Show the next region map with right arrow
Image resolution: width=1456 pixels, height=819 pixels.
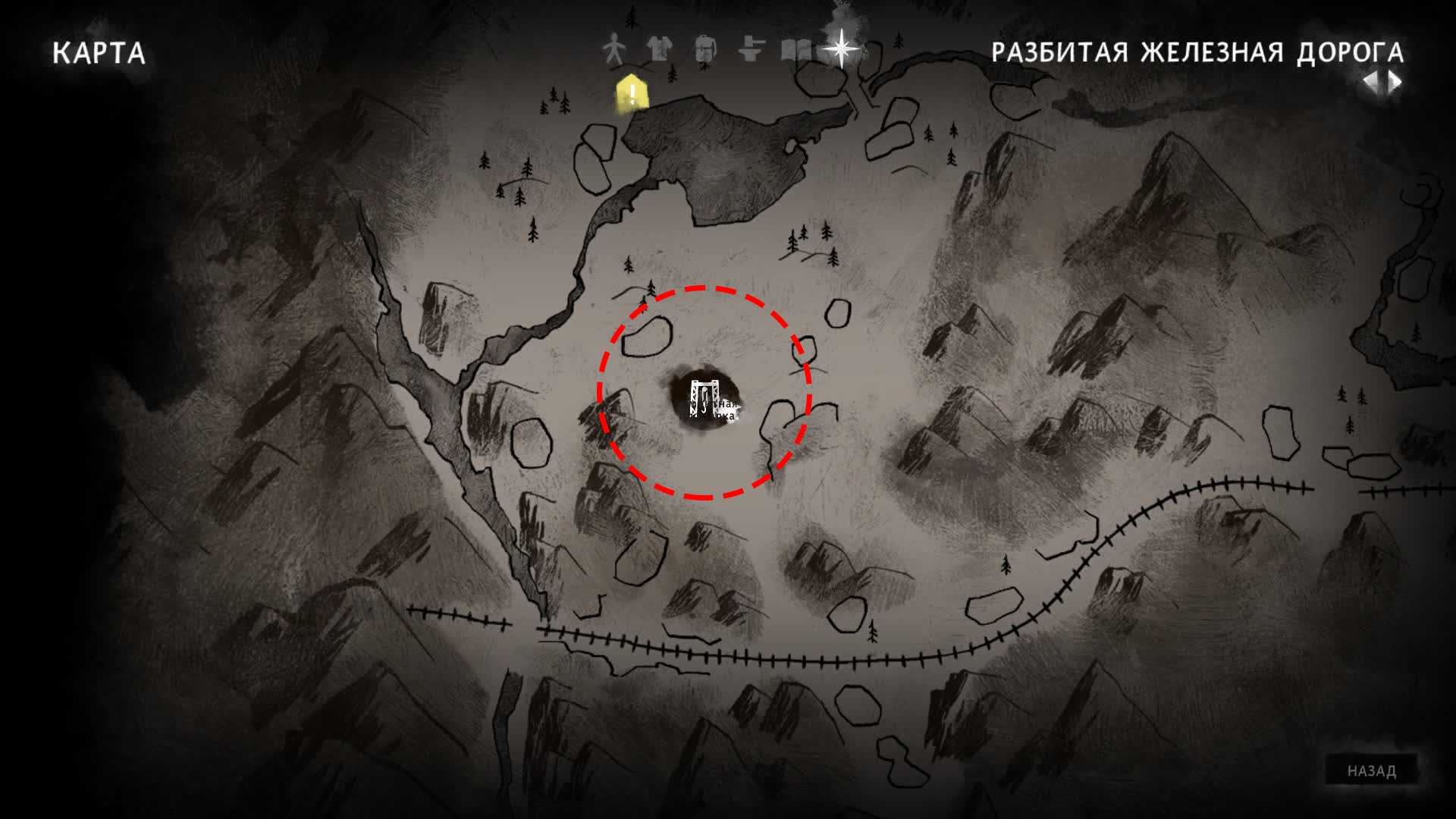click(1395, 82)
